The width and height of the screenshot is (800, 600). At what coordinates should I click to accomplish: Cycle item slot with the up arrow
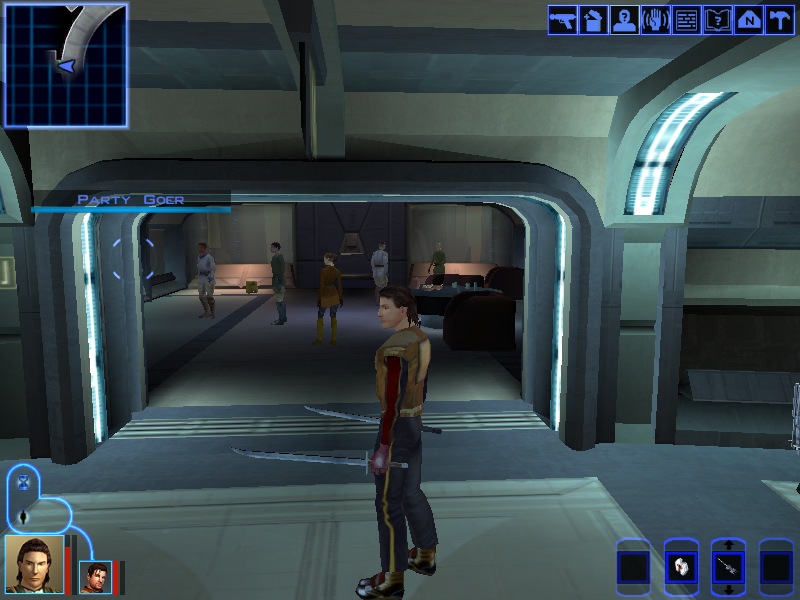point(728,546)
